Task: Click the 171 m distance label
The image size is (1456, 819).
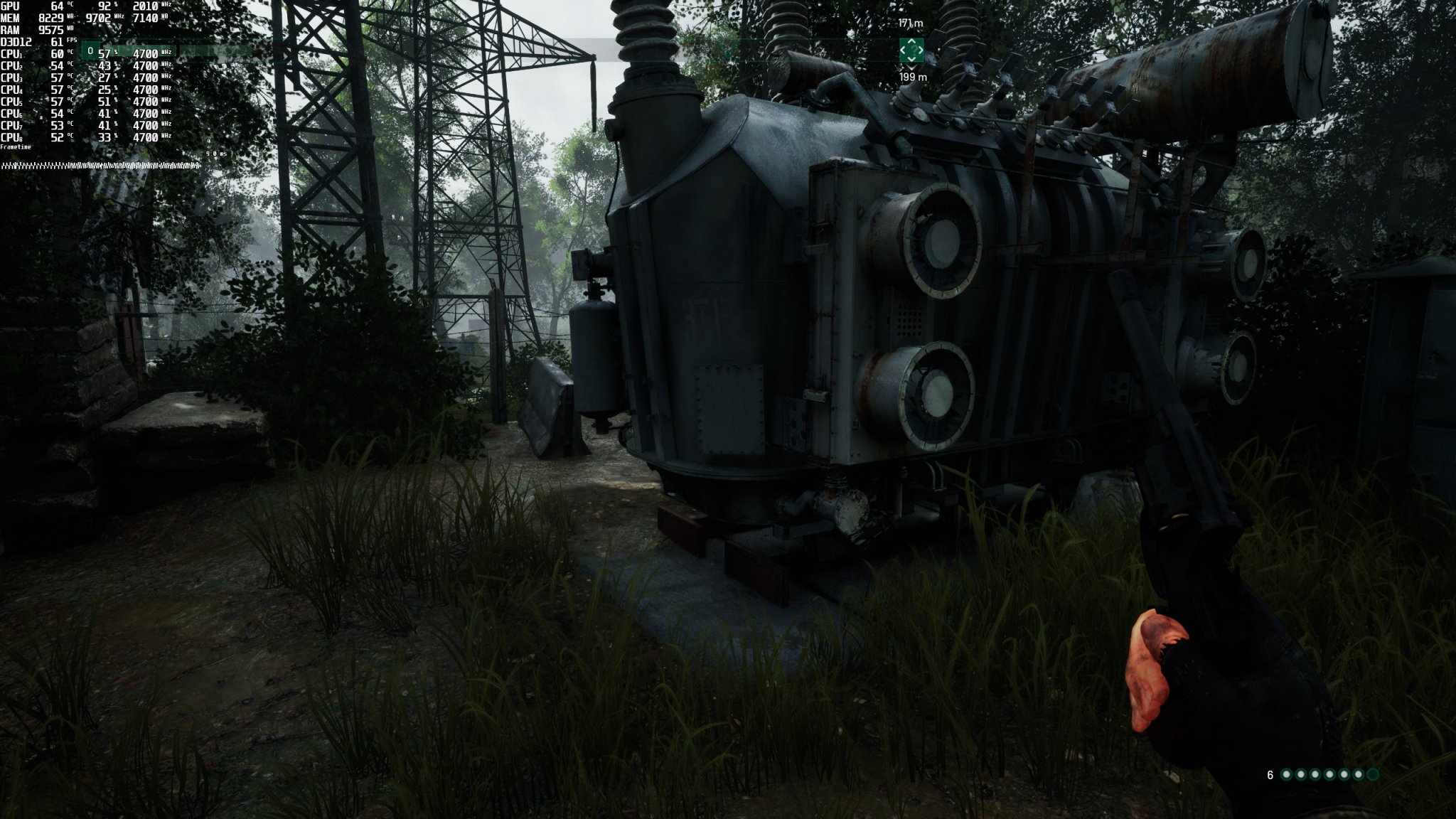Action: [911, 23]
